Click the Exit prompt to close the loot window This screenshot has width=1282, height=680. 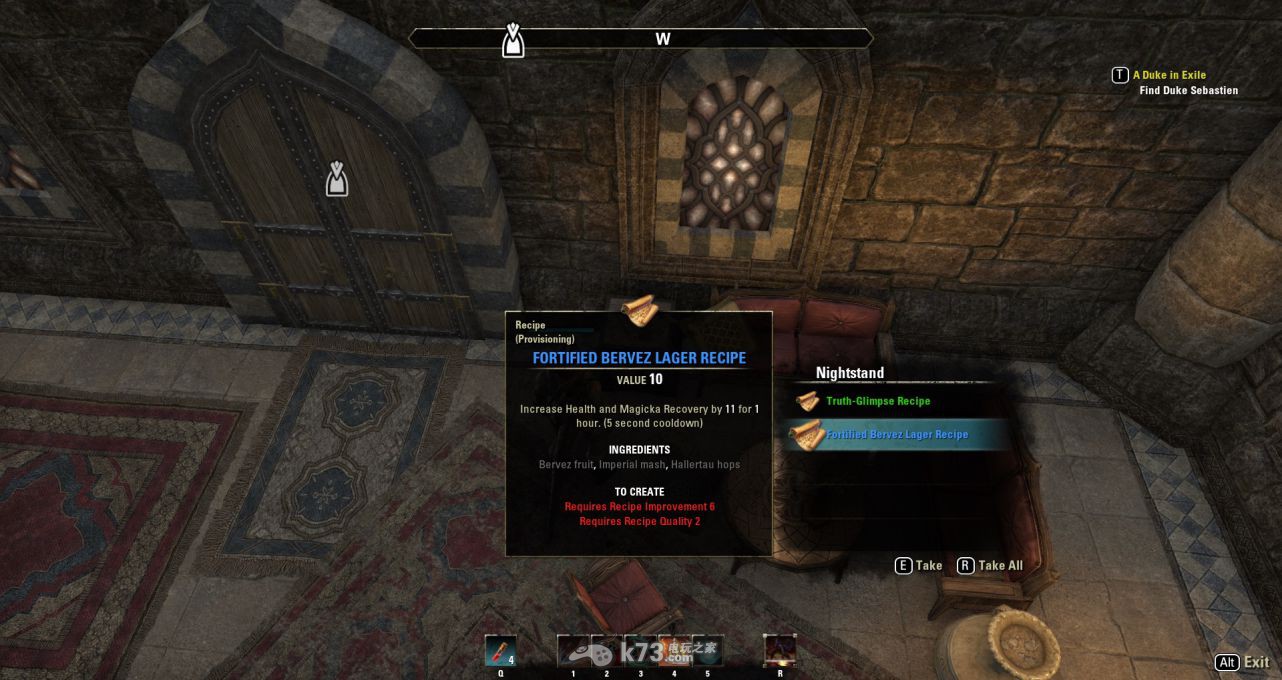(1242, 662)
